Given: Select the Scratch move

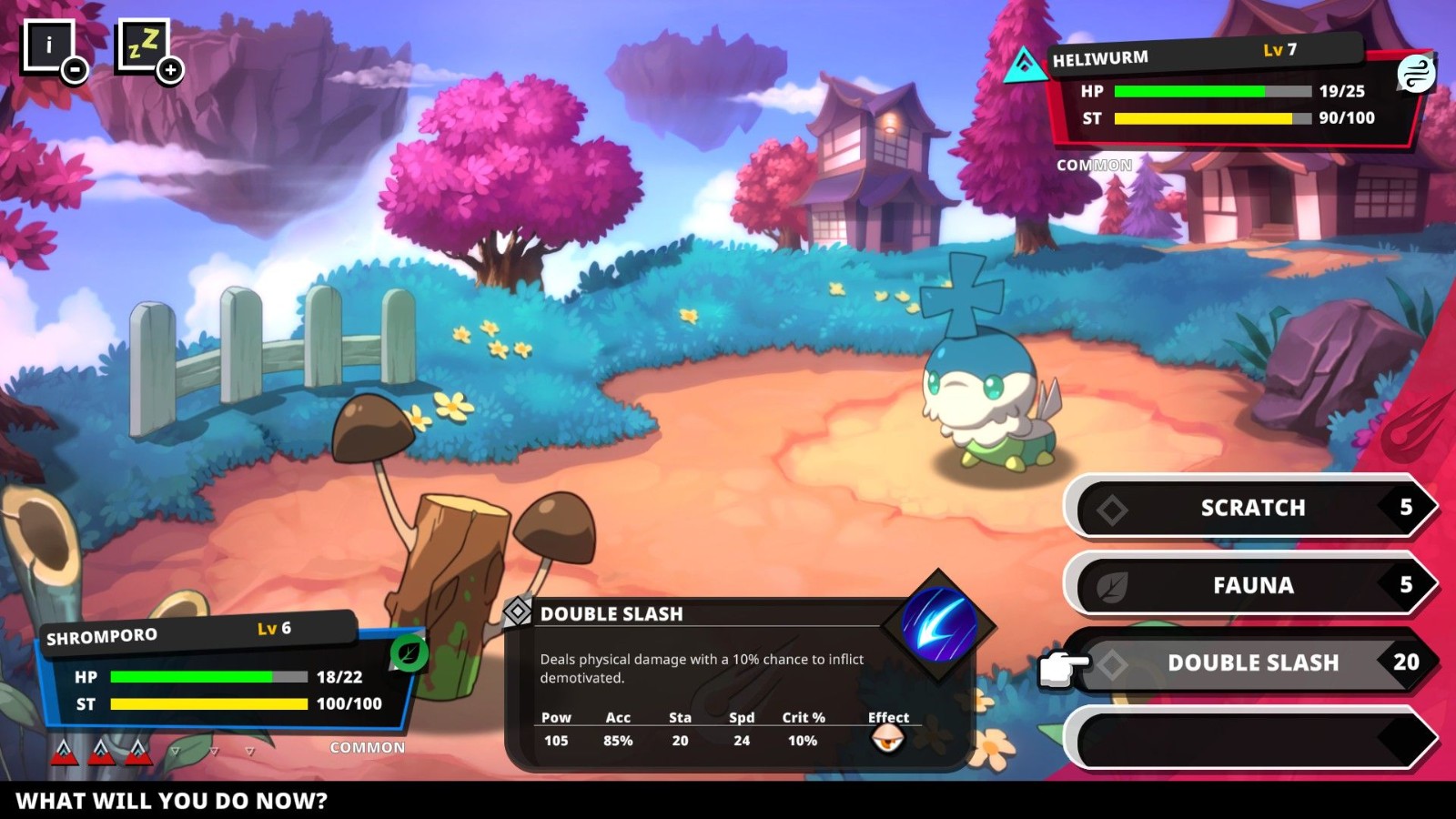Looking at the screenshot, I should point(1252,508).
